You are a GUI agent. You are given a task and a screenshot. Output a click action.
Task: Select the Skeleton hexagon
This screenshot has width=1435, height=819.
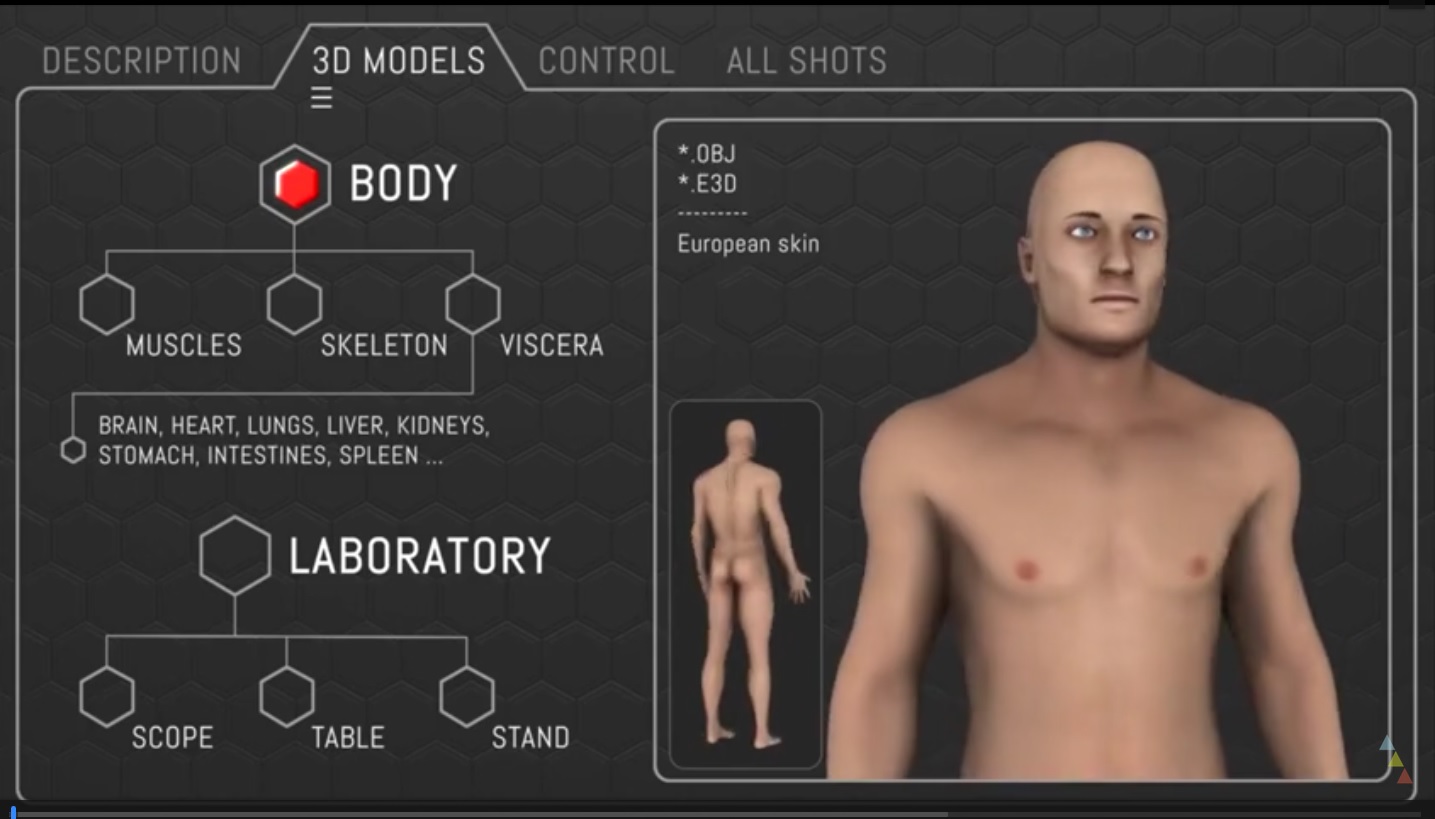(295, 304)
